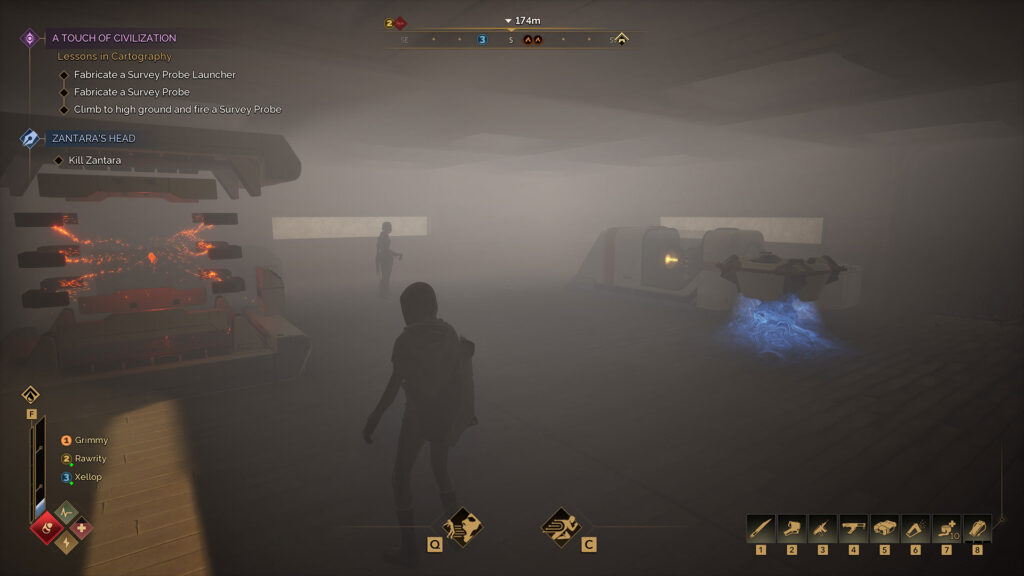Select the canister in hotbar slot 8
The height and width of the screenshot is (576, 1024).
point(978,529)
